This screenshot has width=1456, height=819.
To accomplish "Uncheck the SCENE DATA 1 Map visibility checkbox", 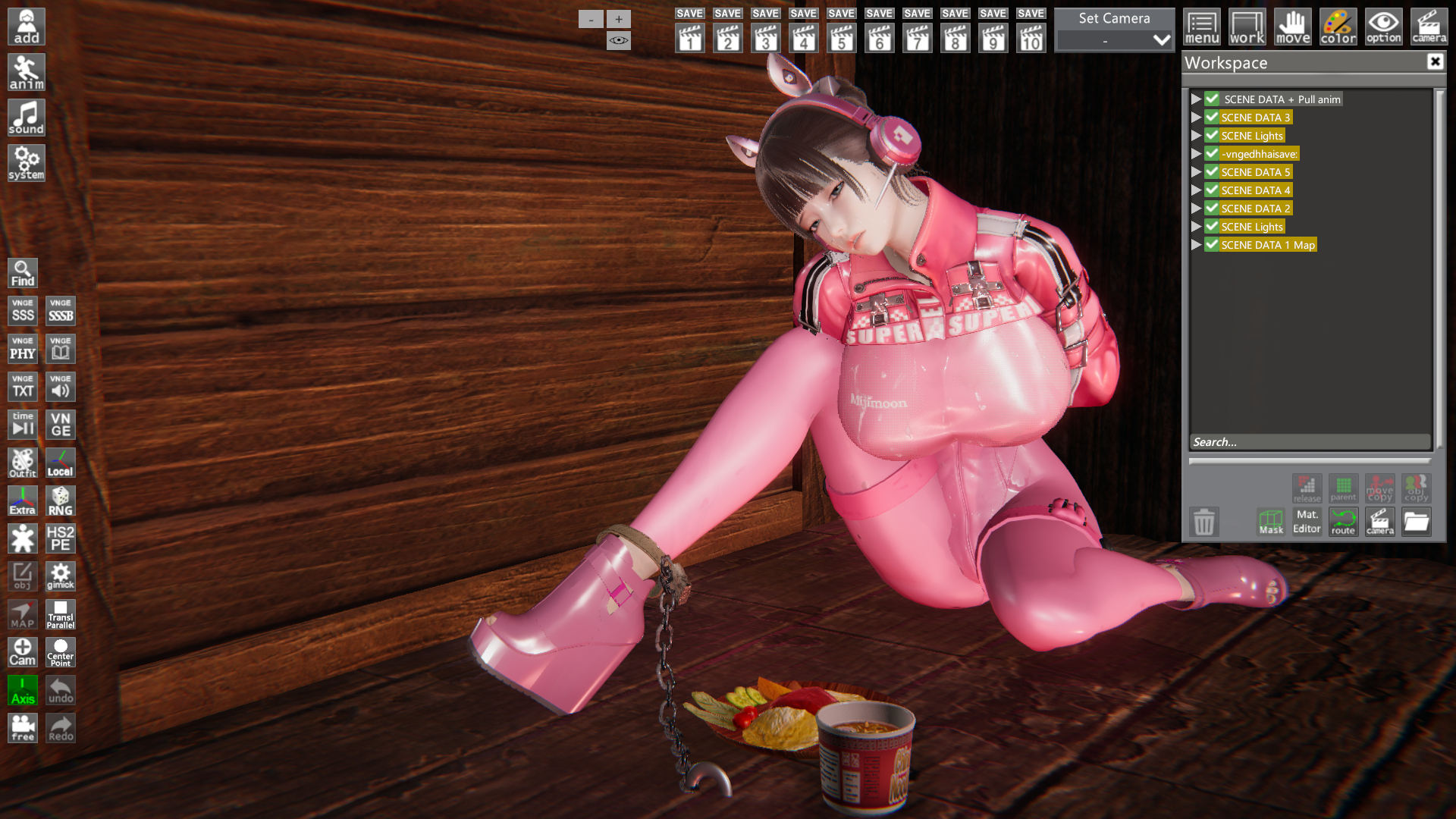I will (x=1212, y=245).
